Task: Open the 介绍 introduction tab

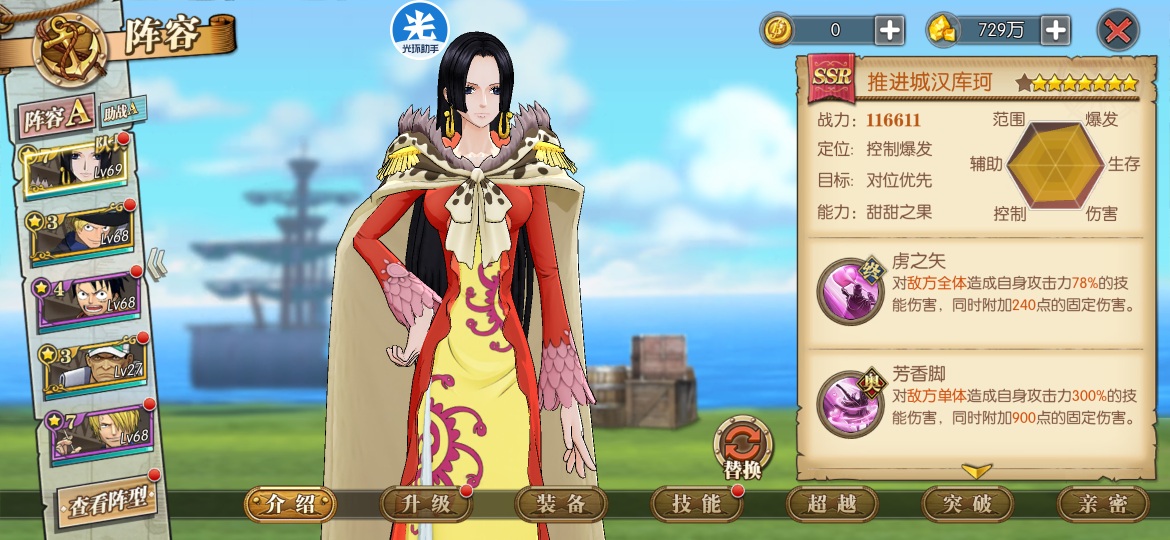Action: pyautogui.click(x=290, y=504)
